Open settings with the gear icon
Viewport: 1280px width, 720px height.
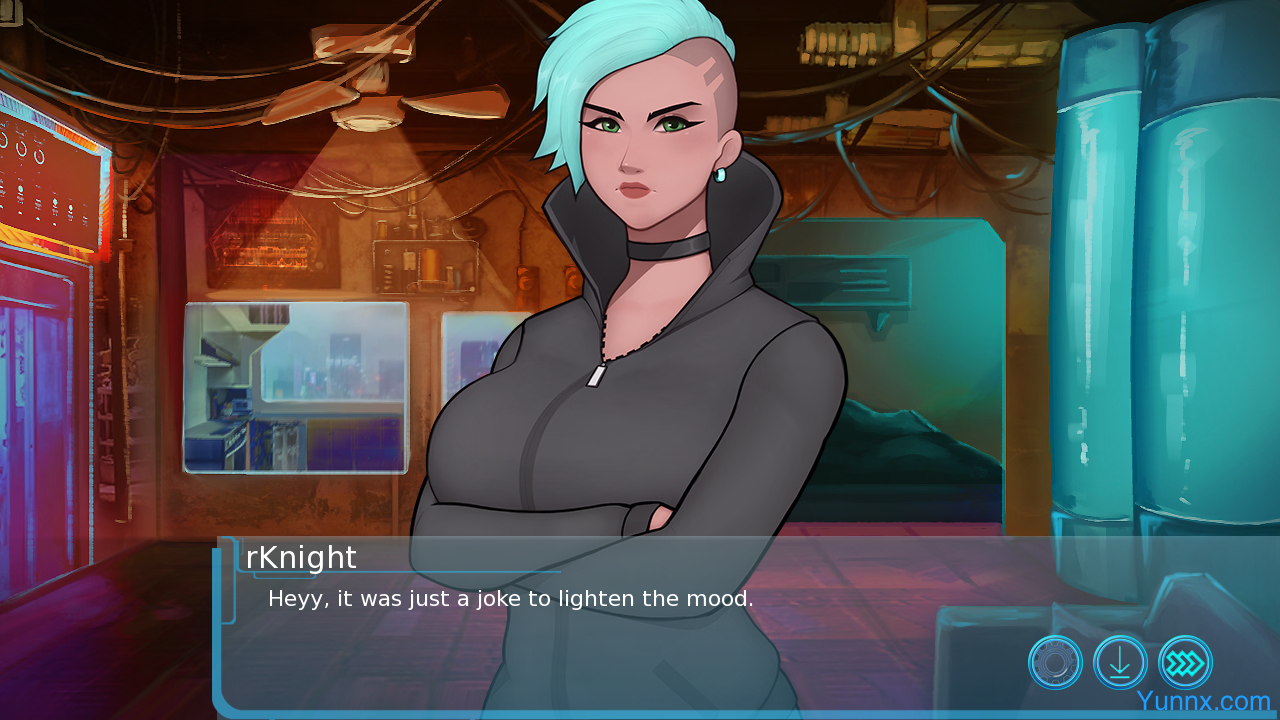tap(1055, 662)
